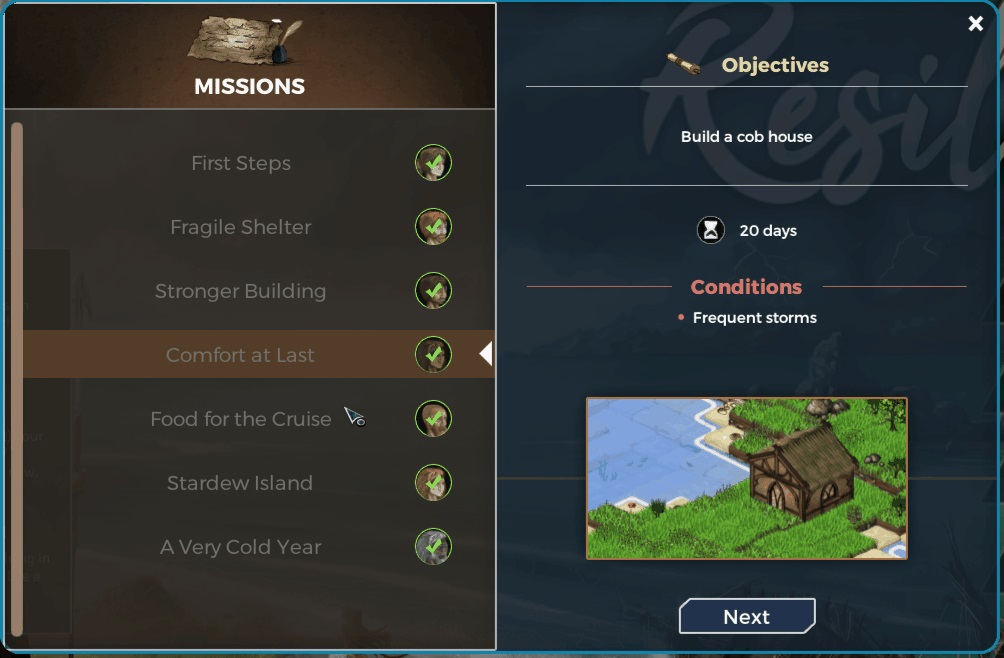Viewport: 1004px width, 658px height.
Task: Open the Stronger Building mission
Action: pyautogui.click(x=241, y=291)
